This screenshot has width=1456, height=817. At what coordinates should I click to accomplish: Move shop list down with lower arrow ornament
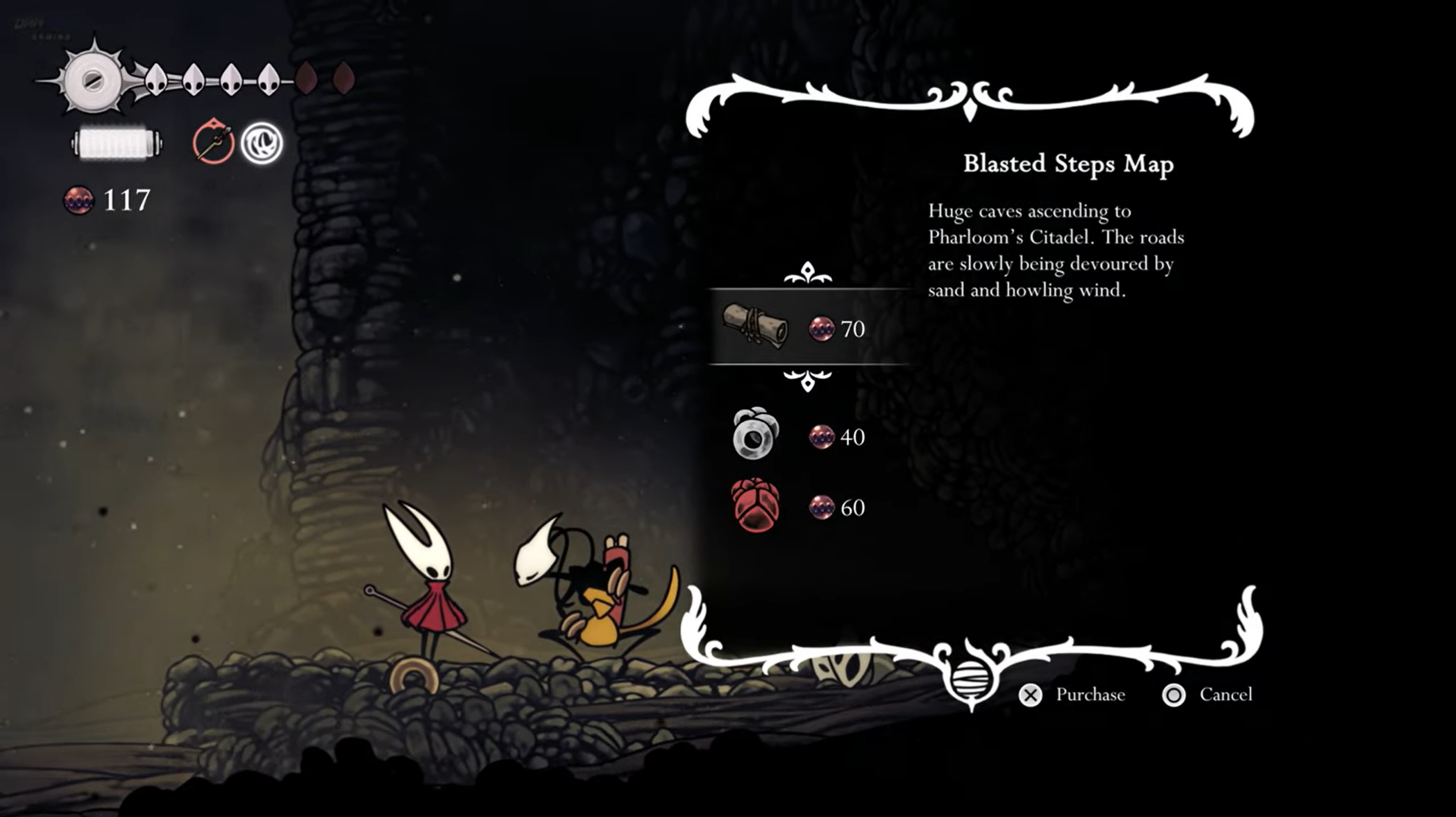(808, 379)
